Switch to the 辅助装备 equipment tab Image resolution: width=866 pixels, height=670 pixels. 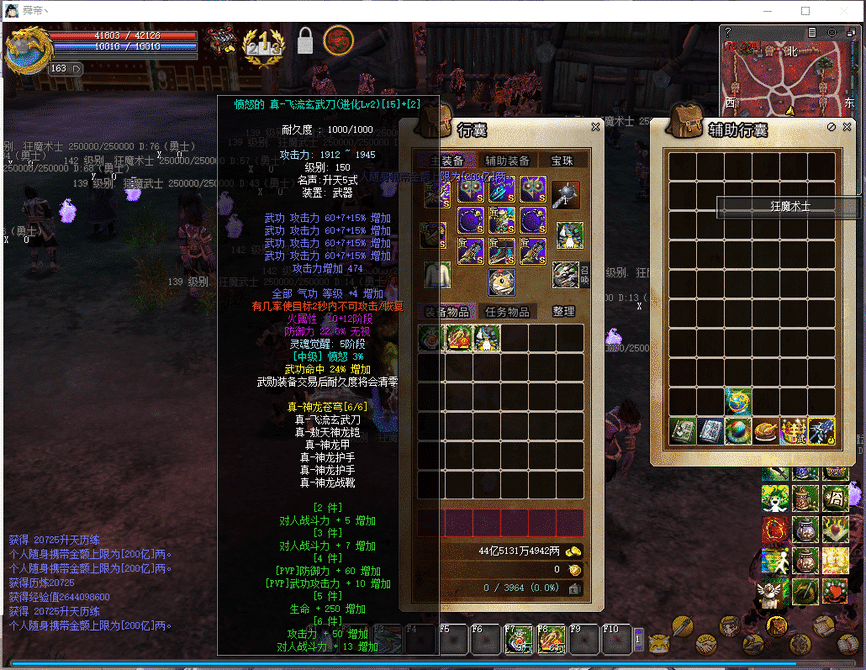click(x=507, y=160)
